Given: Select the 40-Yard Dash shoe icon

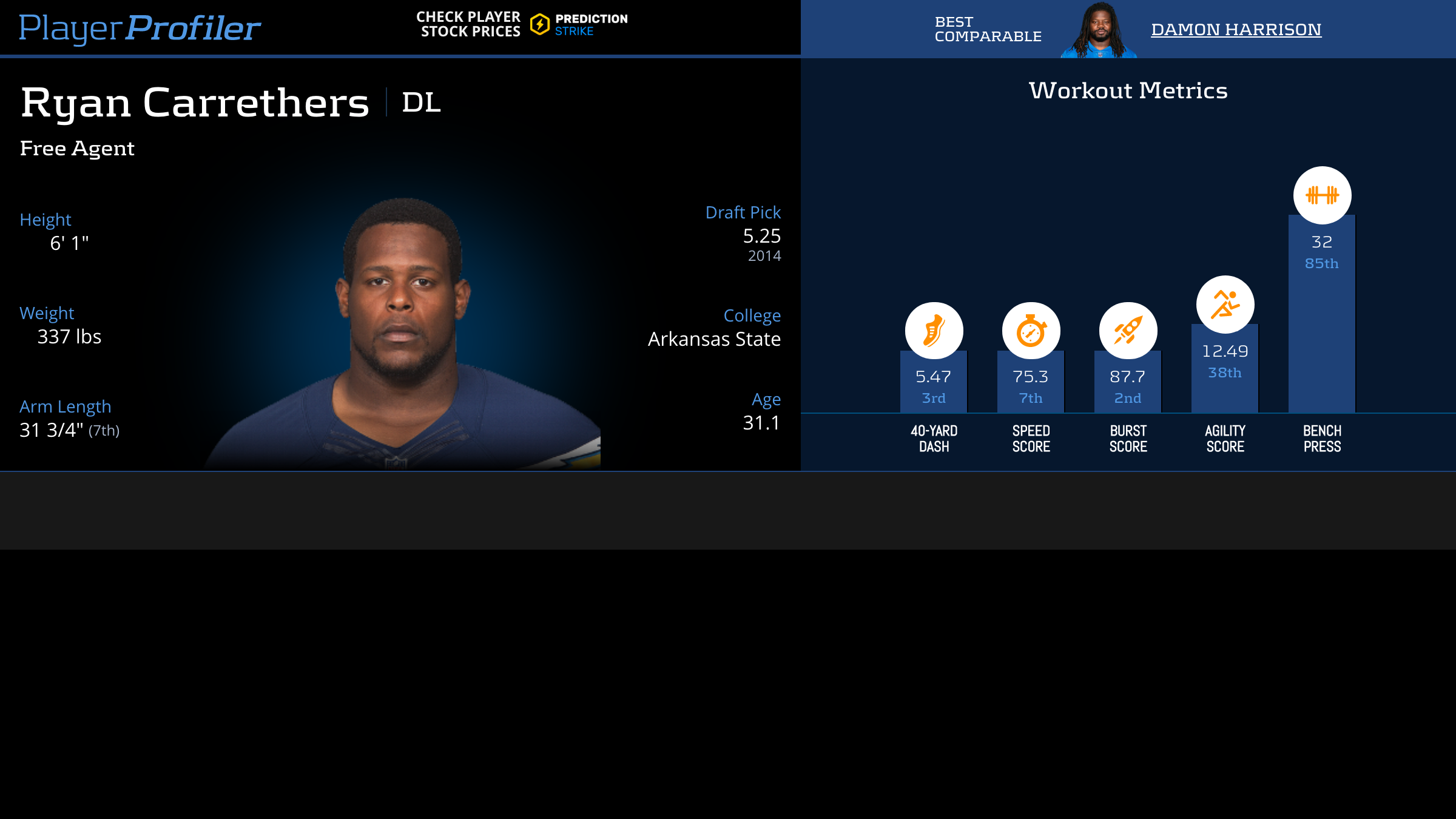Looking at the screenshot, I should [934, 331].
